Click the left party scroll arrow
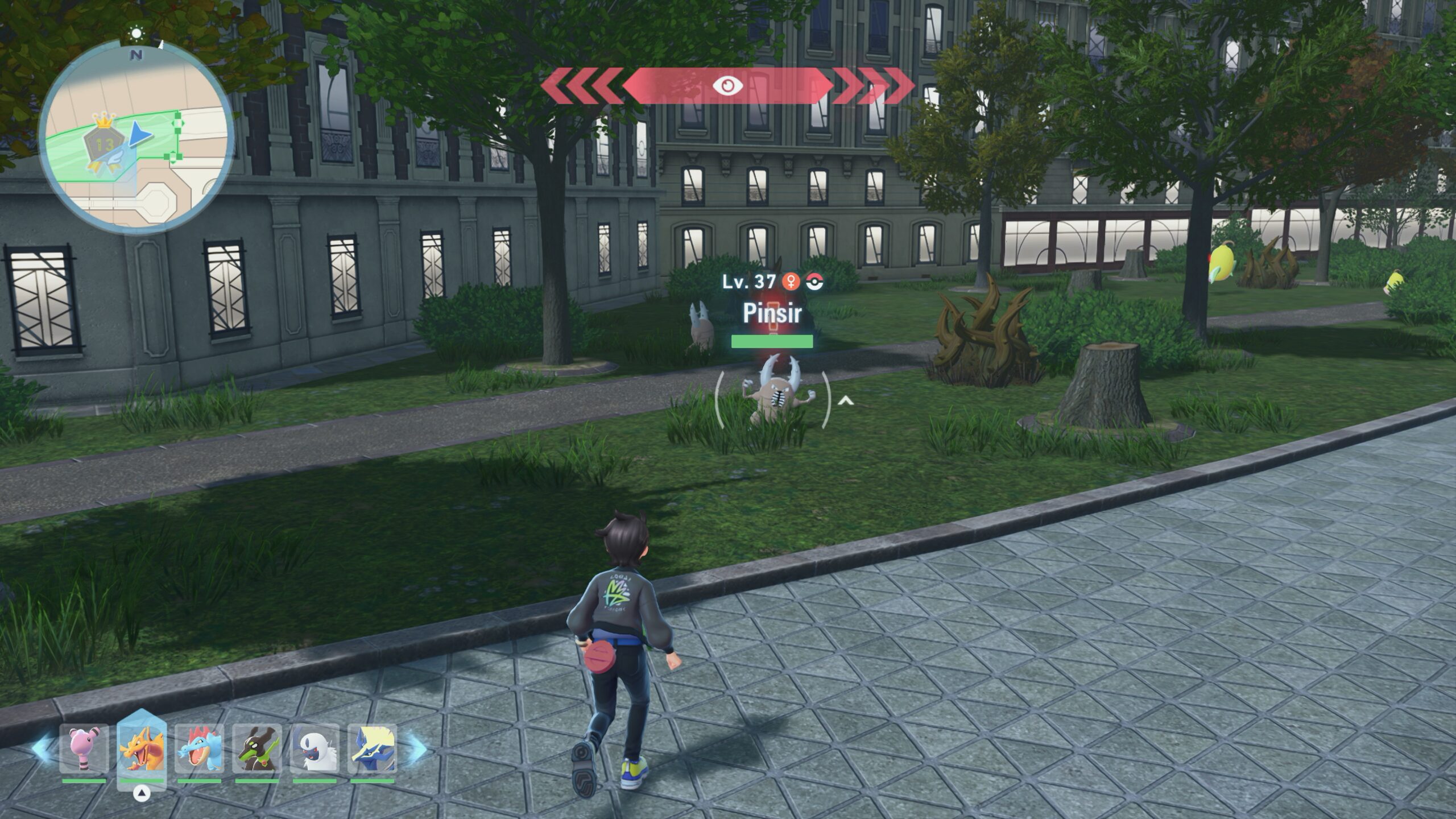This screenshot has width=1456, height=819. tap(42, 748)
